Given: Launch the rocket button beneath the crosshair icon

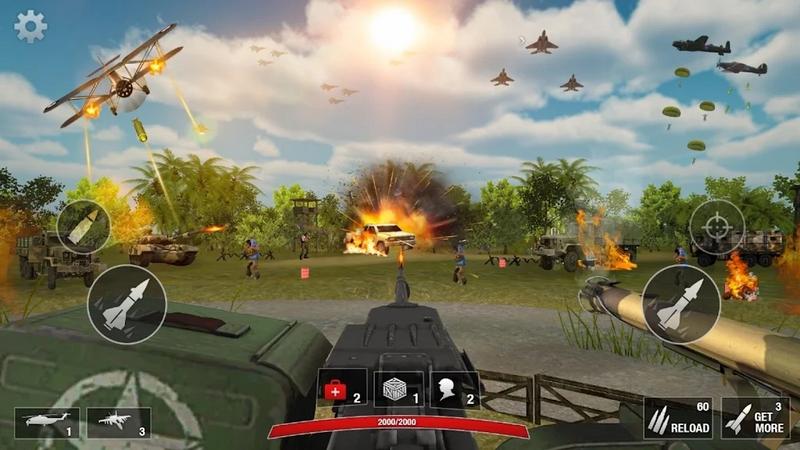Looking at the screenshot, I should 680,304.
